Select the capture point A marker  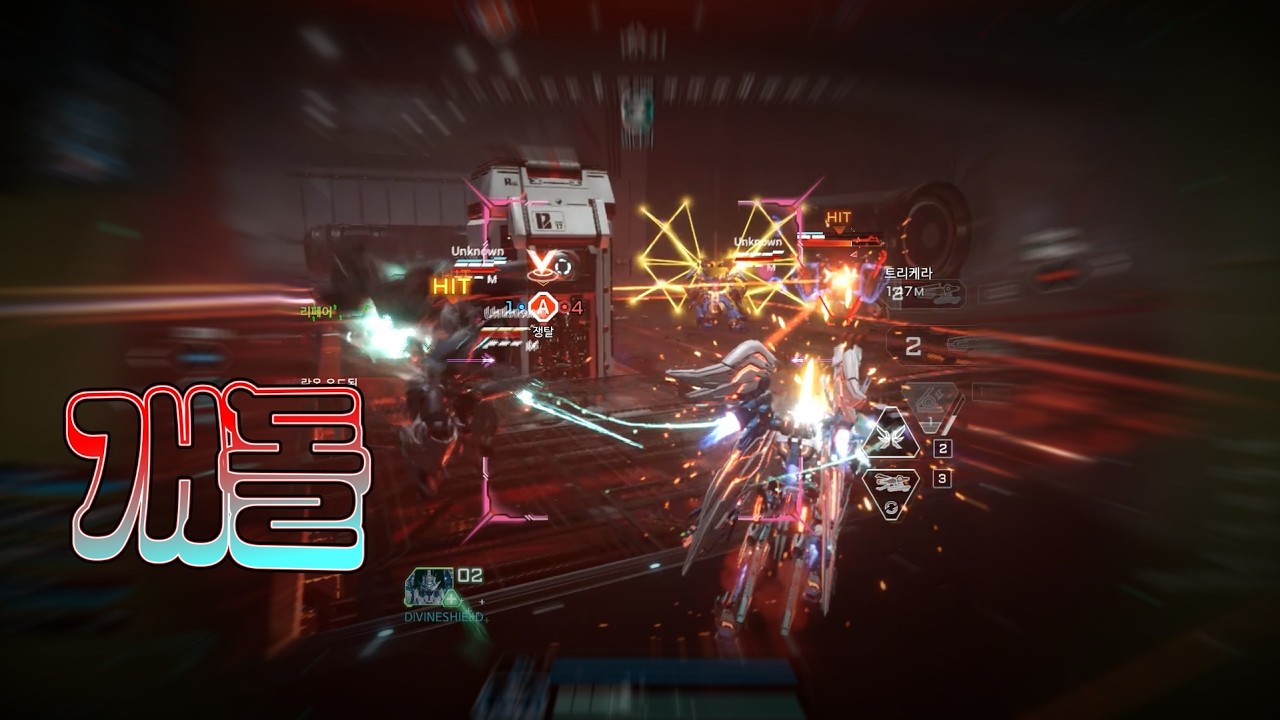point(542,306)
